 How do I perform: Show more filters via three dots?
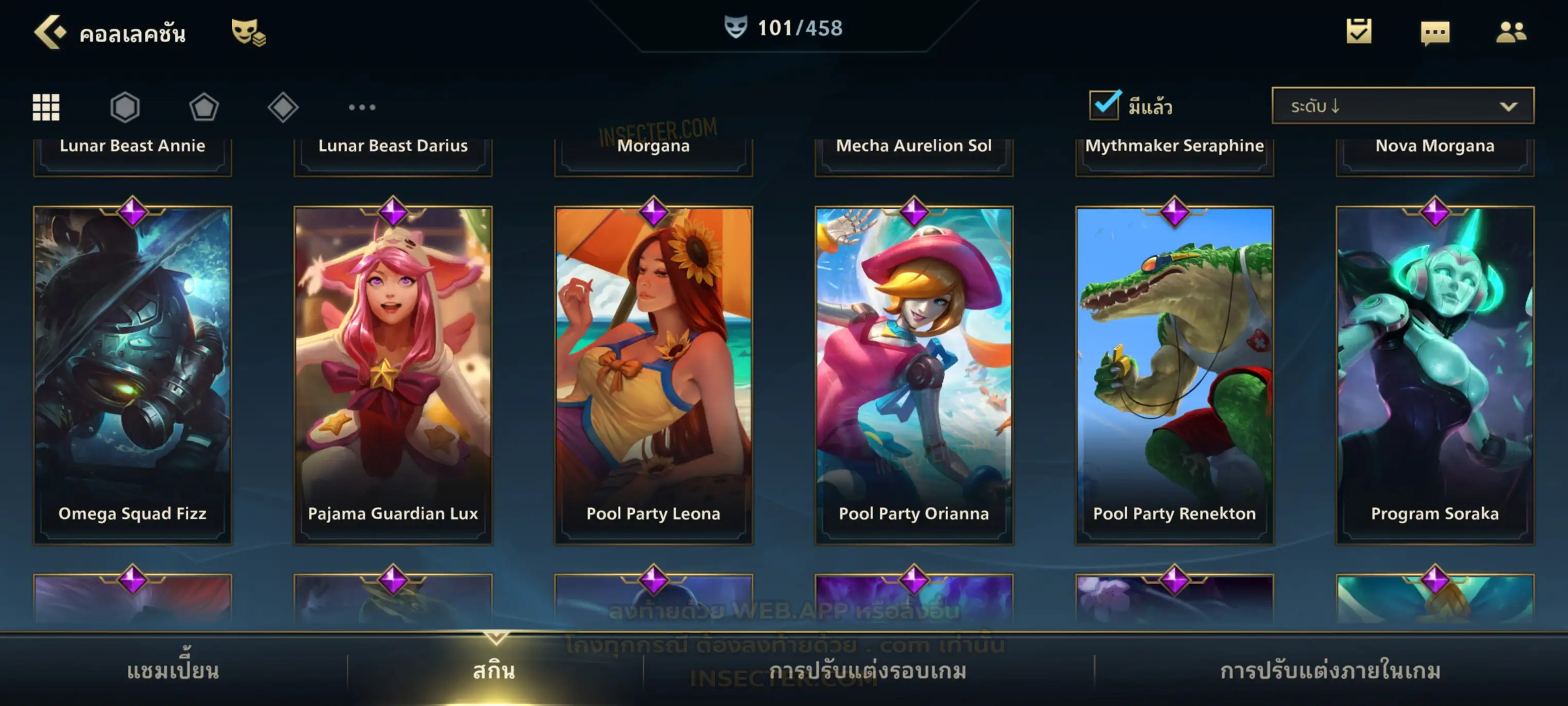tap(362, 107)
